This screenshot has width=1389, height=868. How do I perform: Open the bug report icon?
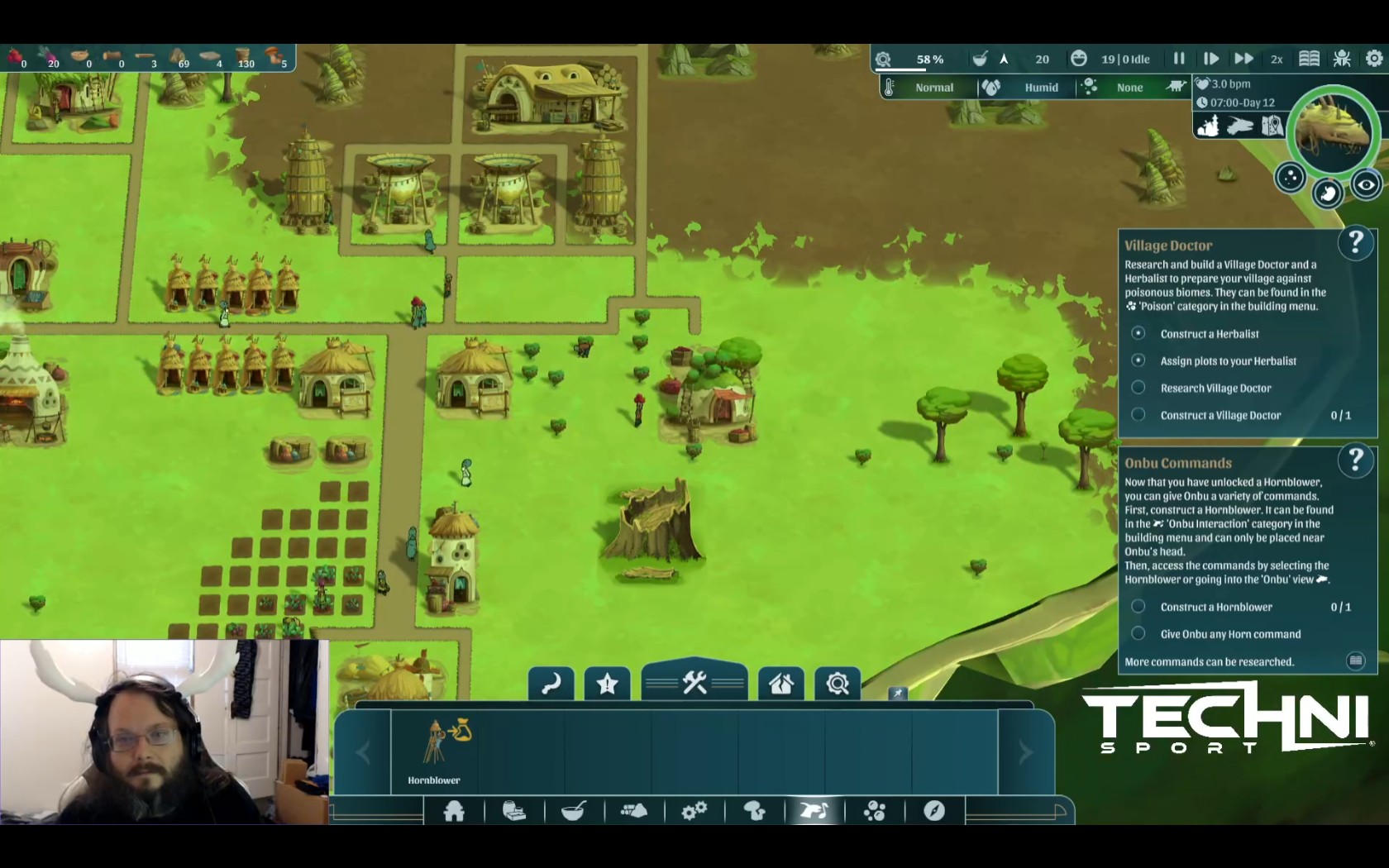1342,59
